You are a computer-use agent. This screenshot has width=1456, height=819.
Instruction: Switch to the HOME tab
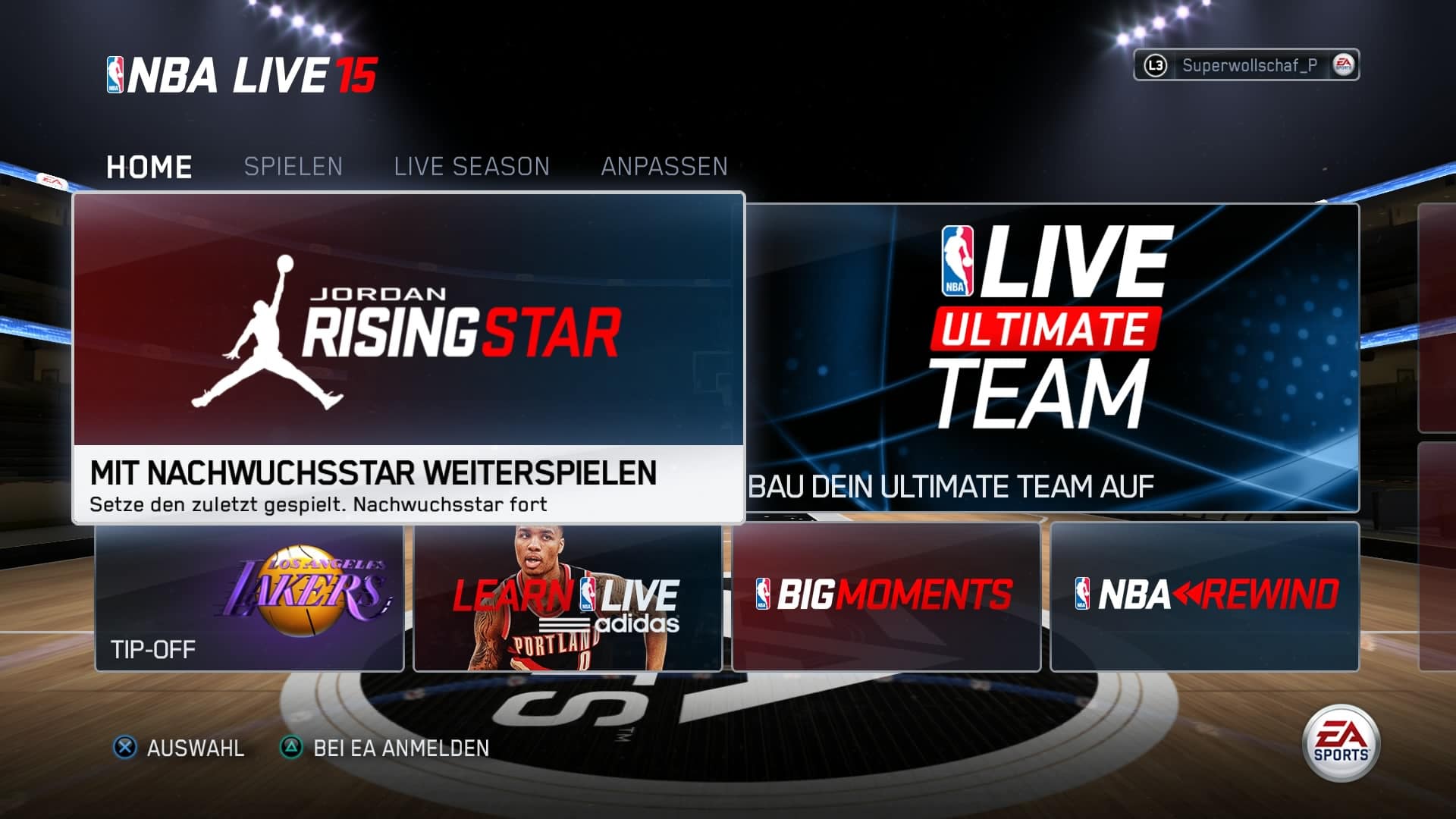(149, 167)
